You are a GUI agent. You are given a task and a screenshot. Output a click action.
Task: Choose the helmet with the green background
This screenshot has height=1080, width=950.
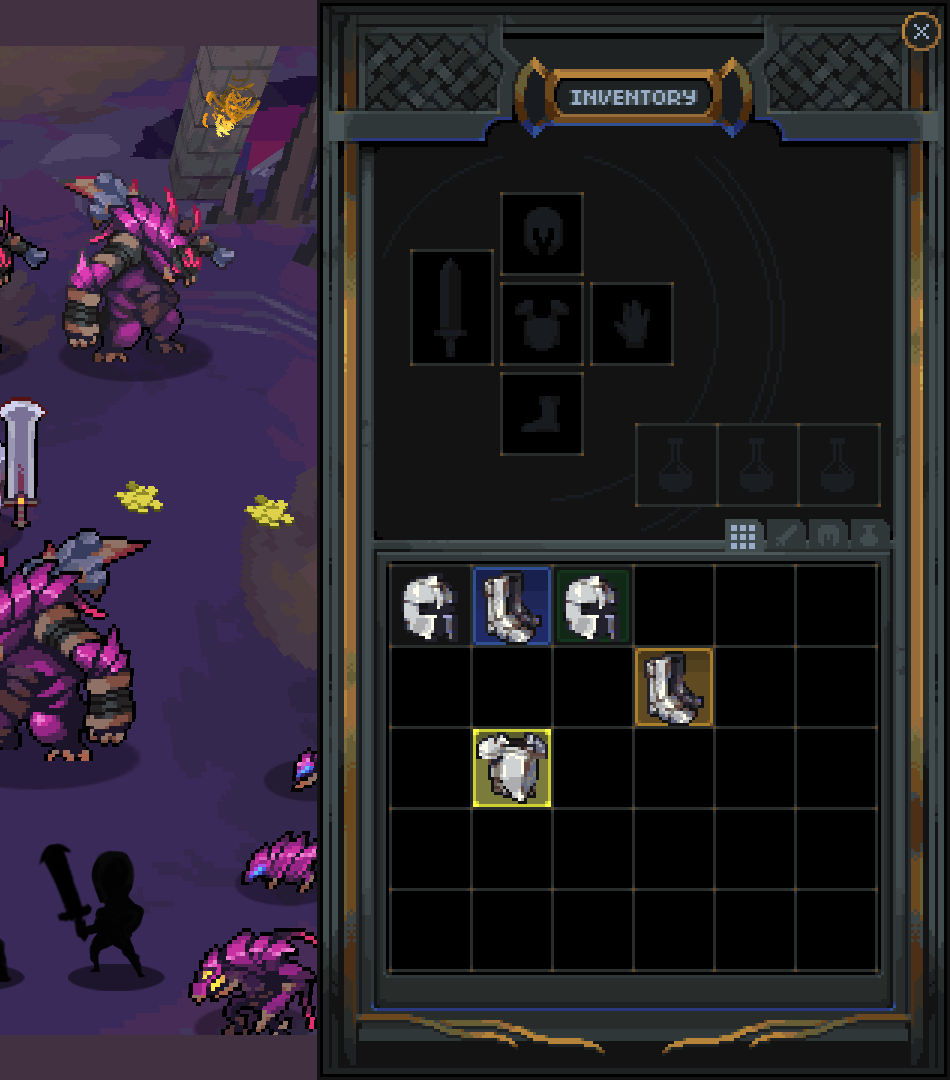pos(593,606)
